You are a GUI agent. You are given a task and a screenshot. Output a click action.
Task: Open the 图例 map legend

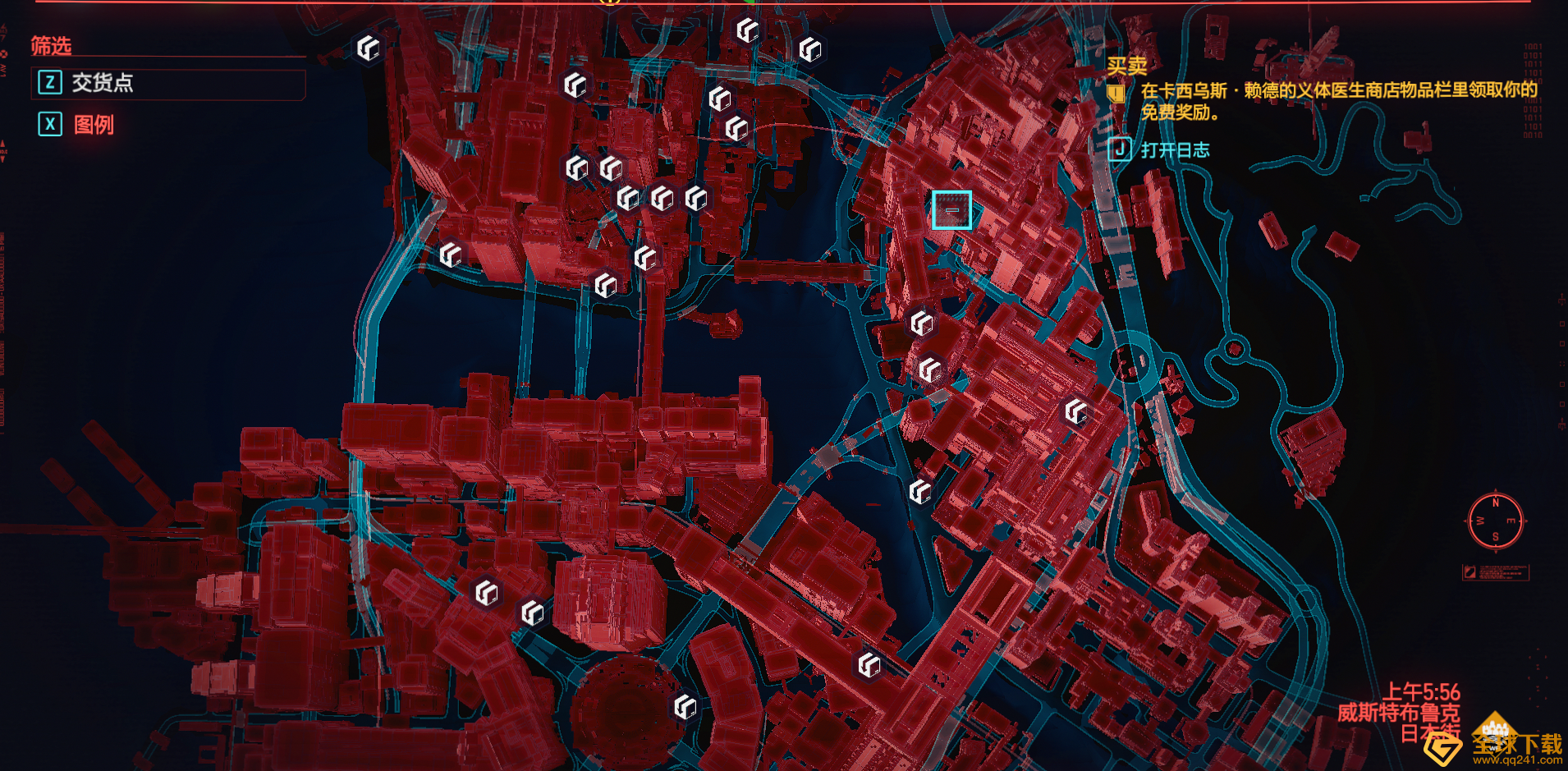(93, 125)
